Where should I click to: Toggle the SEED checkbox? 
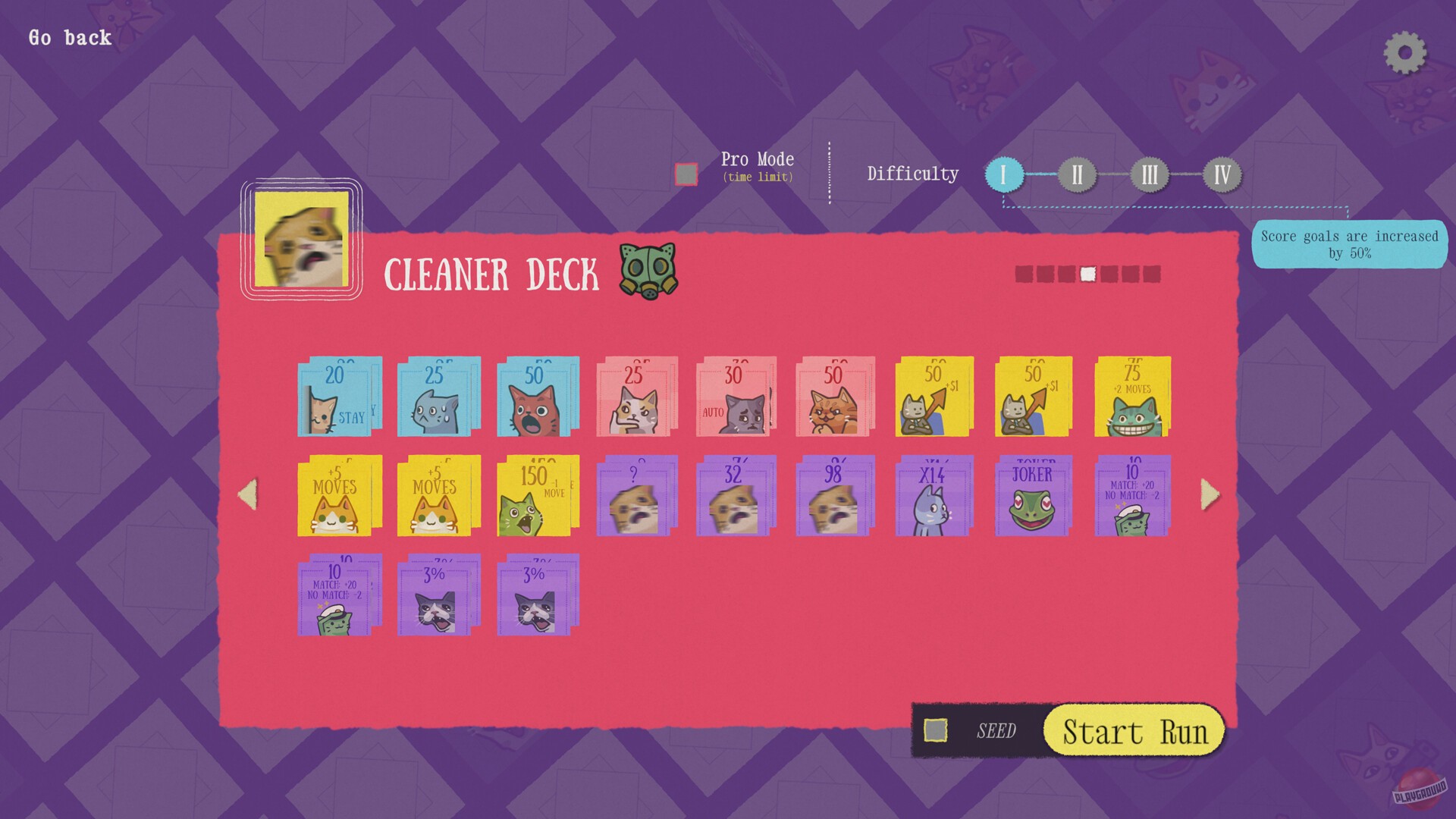point(934,730)
